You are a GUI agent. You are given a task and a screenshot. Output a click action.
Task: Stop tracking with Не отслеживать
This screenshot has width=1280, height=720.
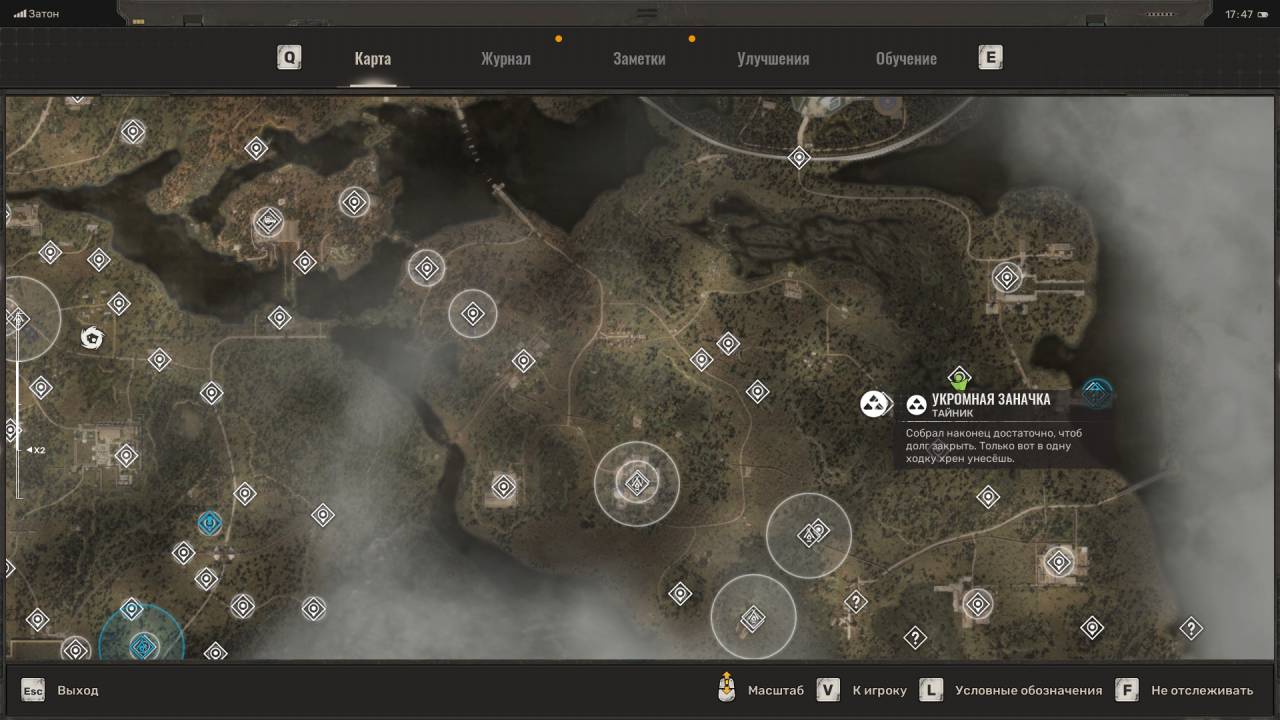coord(1201,690)
